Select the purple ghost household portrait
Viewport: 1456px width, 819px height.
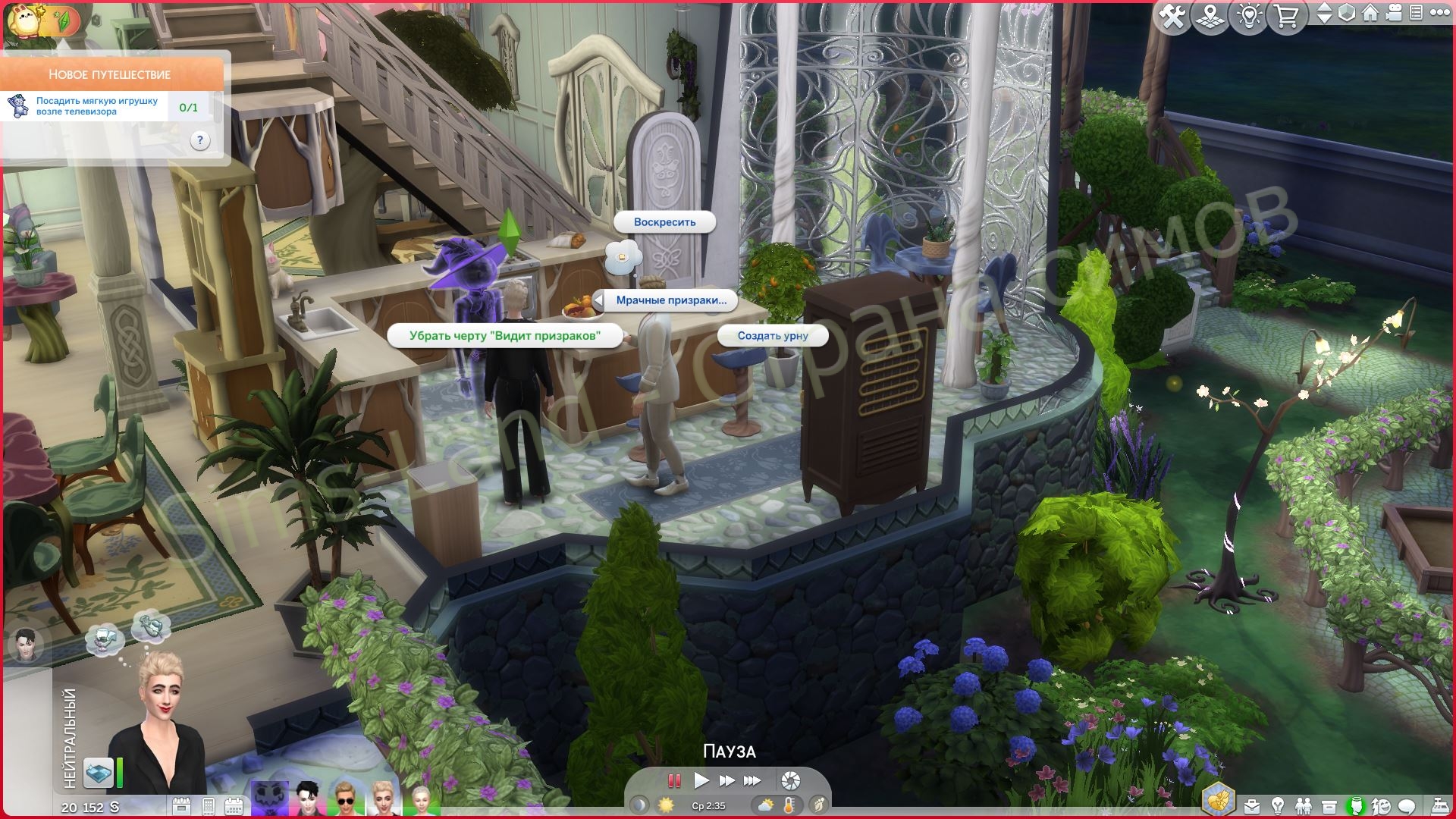click(270, 799)
